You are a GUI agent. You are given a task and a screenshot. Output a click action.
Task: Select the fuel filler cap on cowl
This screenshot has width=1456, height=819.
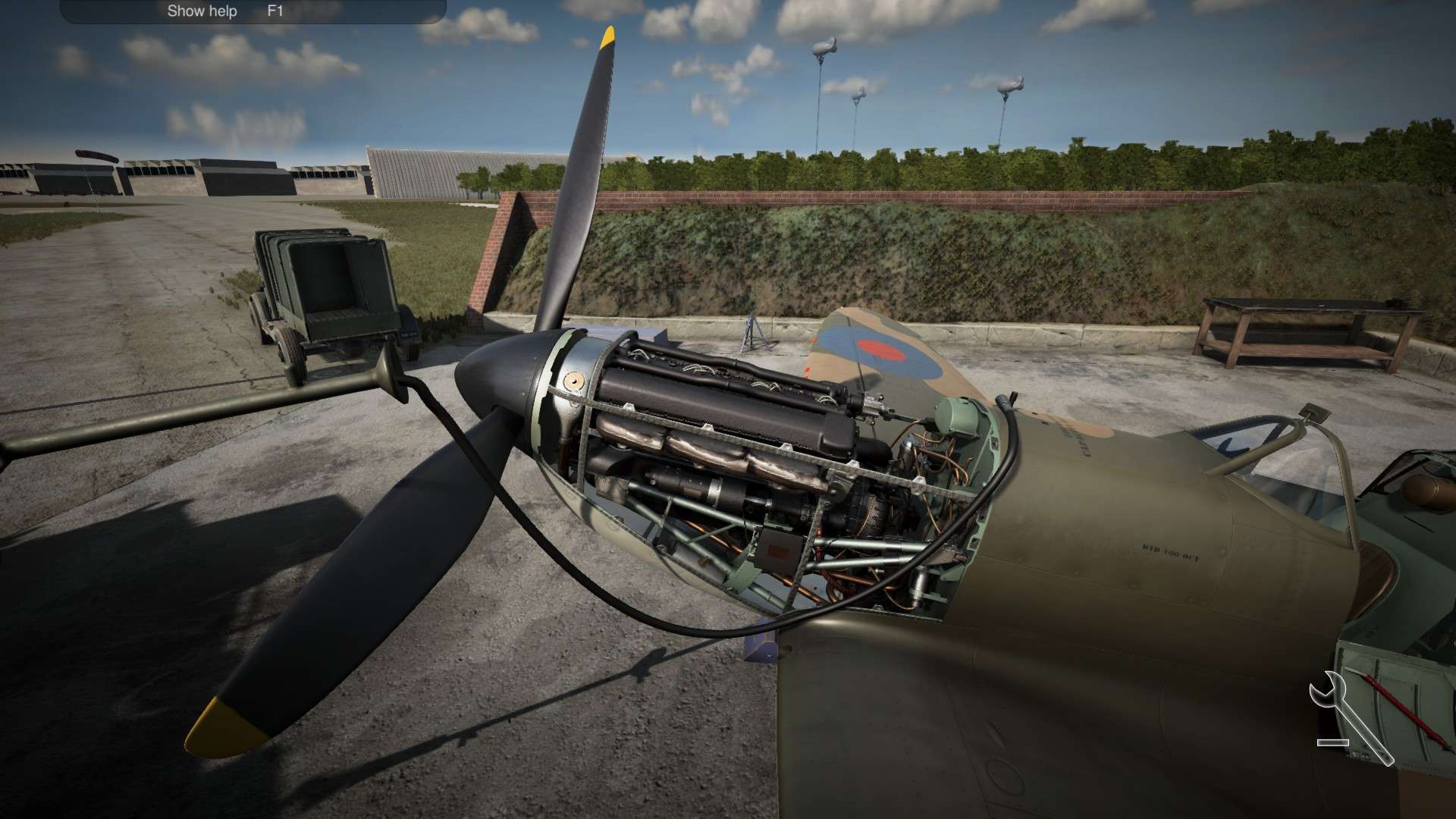pyautogui.click(x=574, y=379)
